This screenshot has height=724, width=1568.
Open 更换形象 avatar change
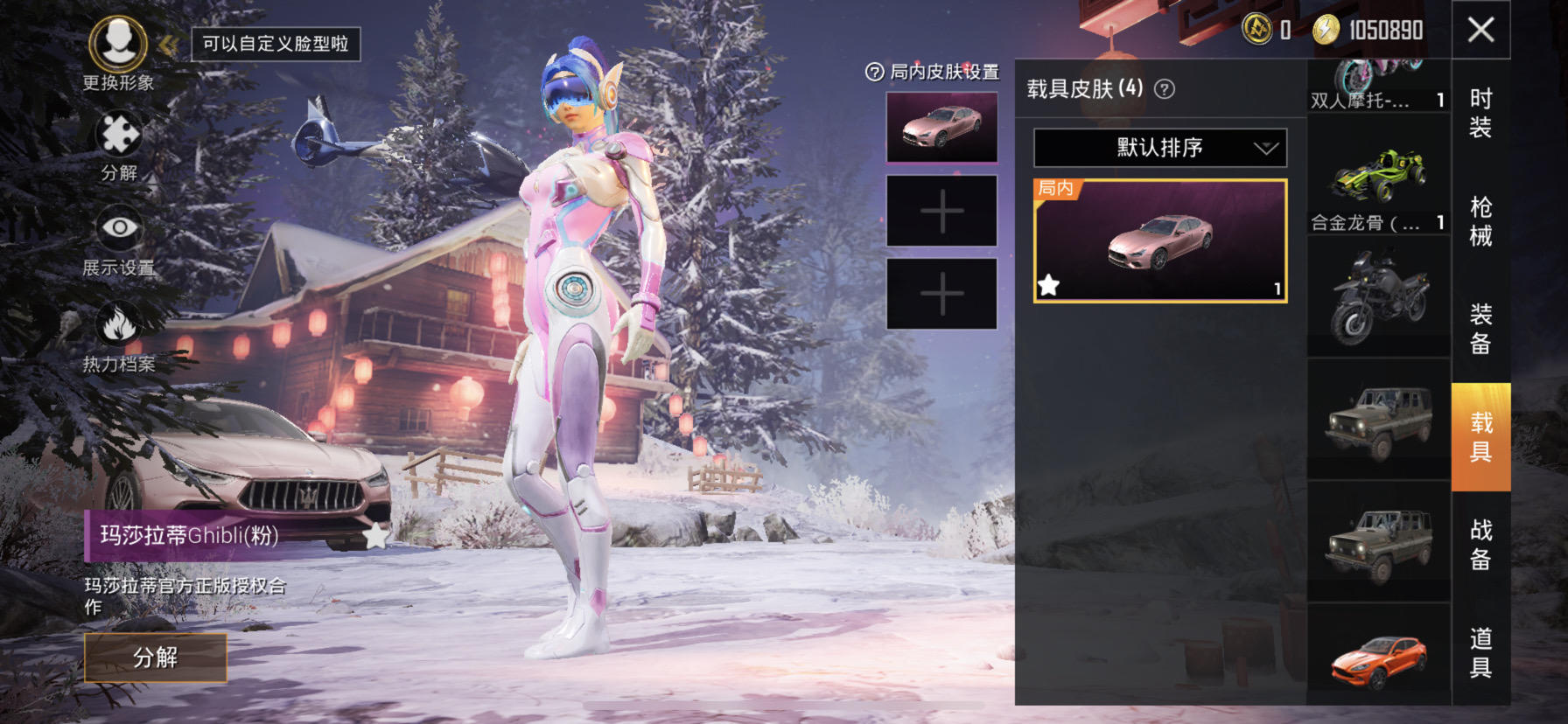[118, 45]
